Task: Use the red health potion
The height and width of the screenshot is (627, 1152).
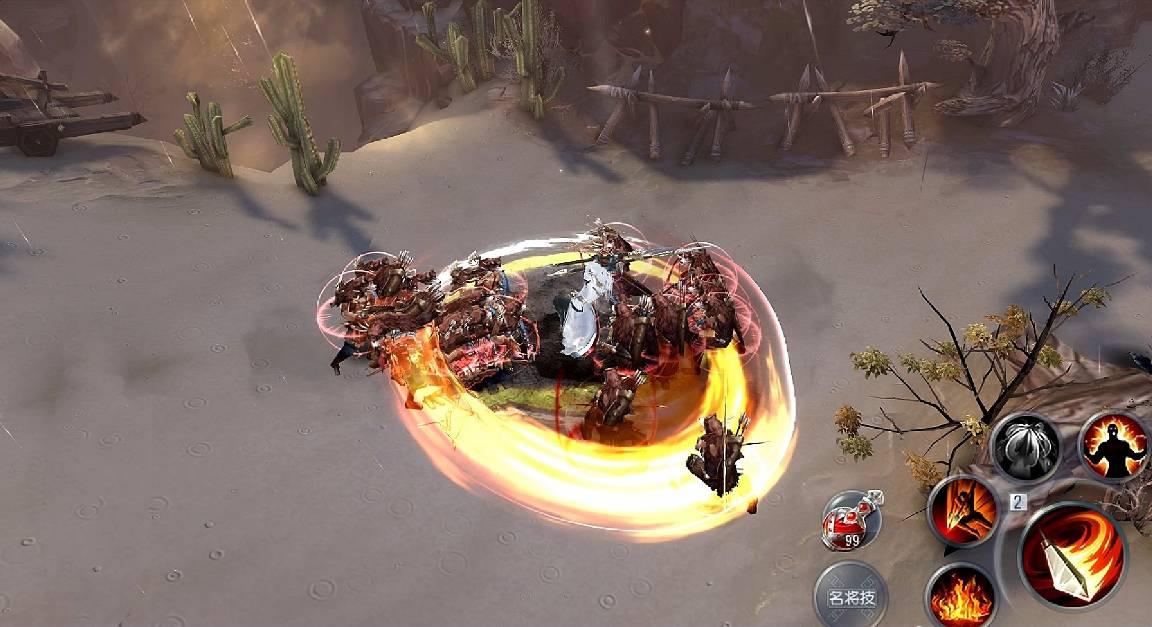Action: (849, 521)
